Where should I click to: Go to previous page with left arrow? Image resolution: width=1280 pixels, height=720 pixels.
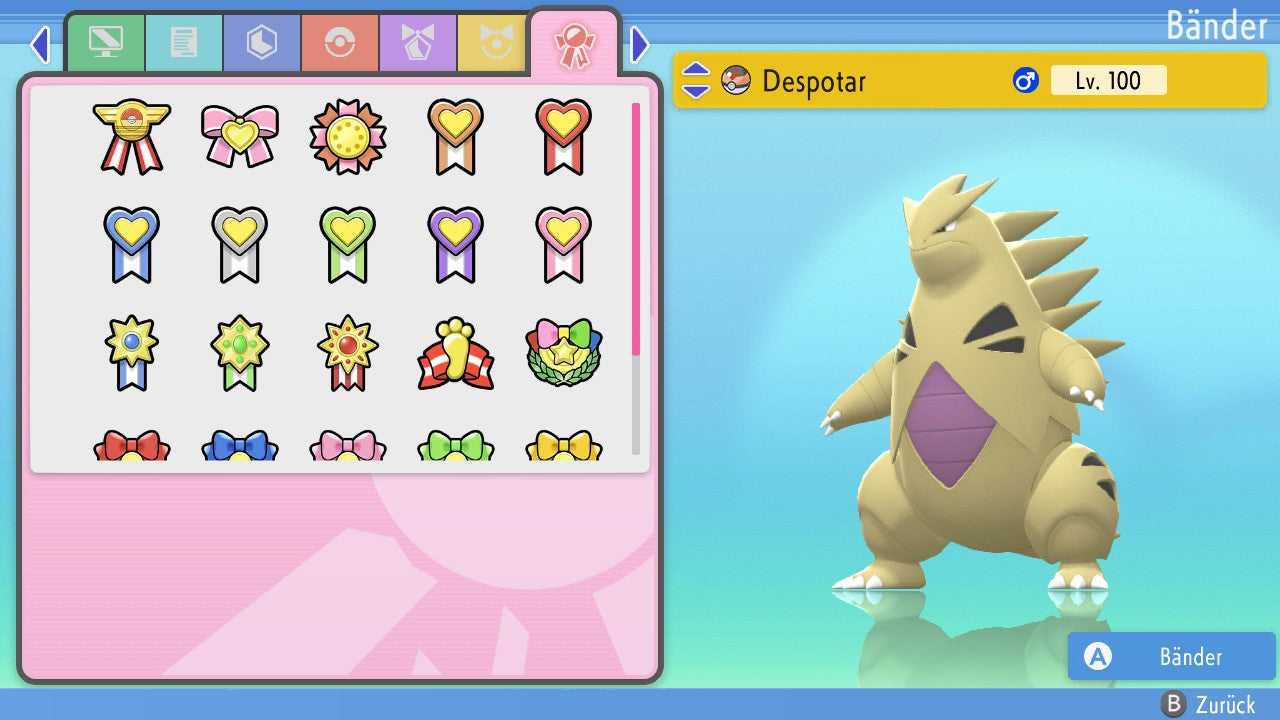point(40,44)
